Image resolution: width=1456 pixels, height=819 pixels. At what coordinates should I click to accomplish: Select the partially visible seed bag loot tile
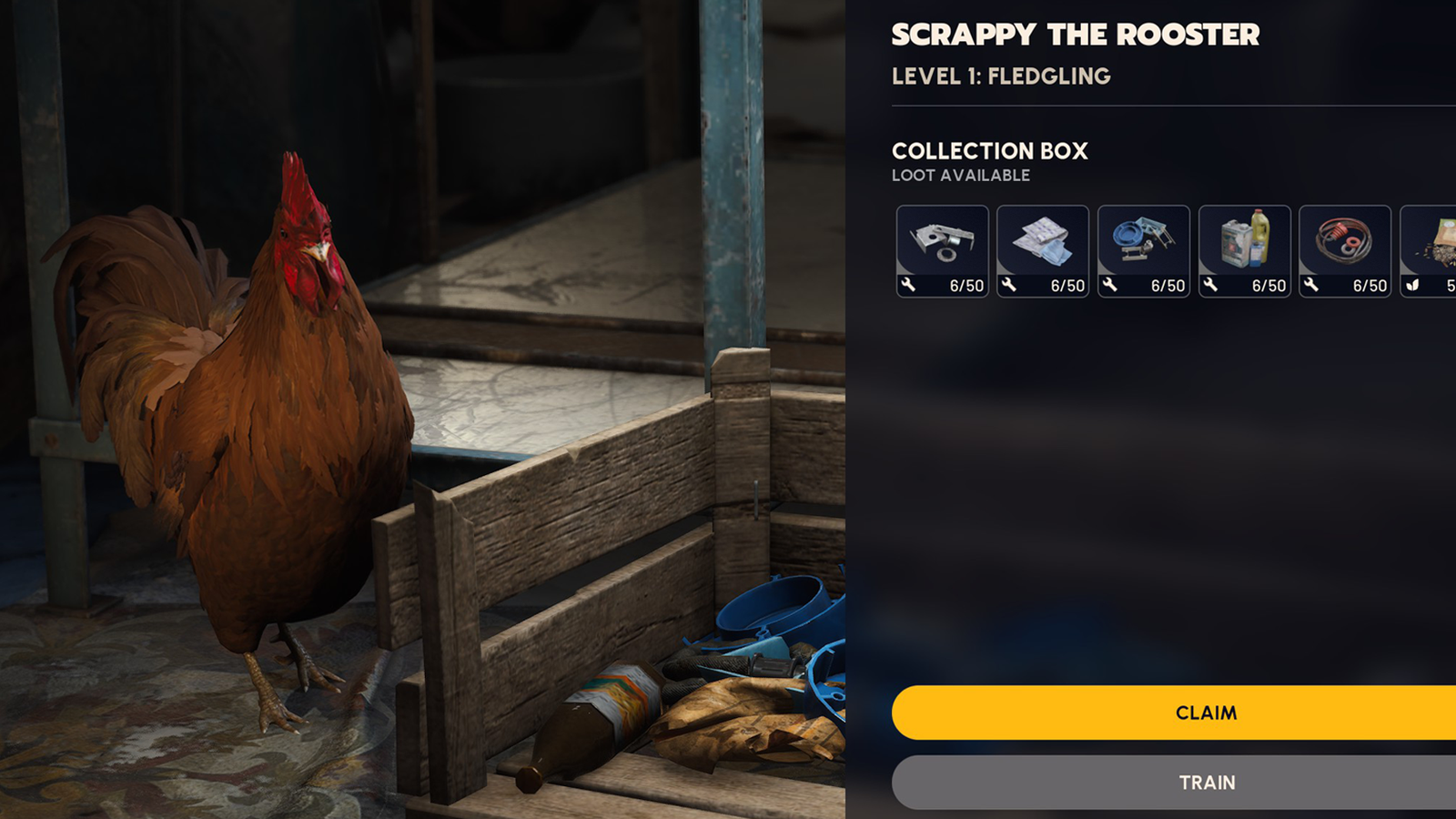click(x=1438, y=241)
